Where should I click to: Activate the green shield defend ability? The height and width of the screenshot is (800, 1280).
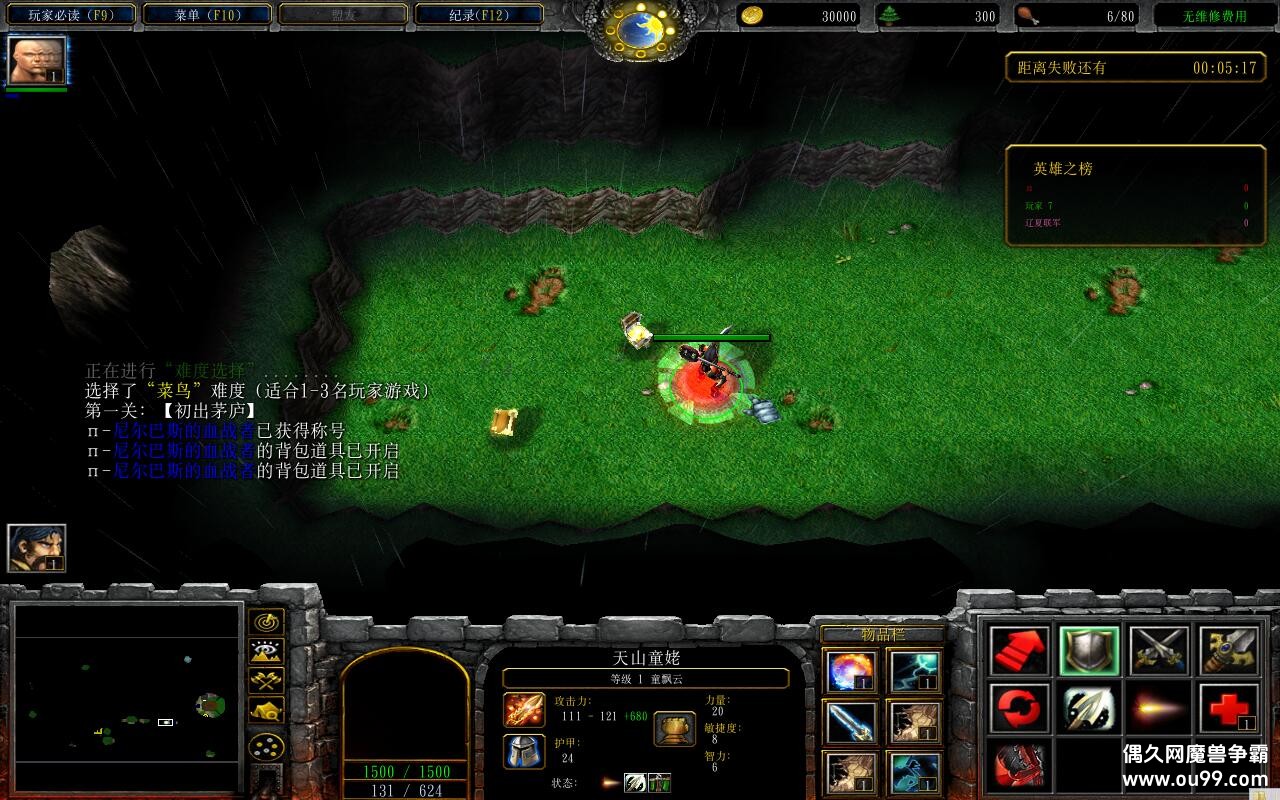pos(1090,650)
